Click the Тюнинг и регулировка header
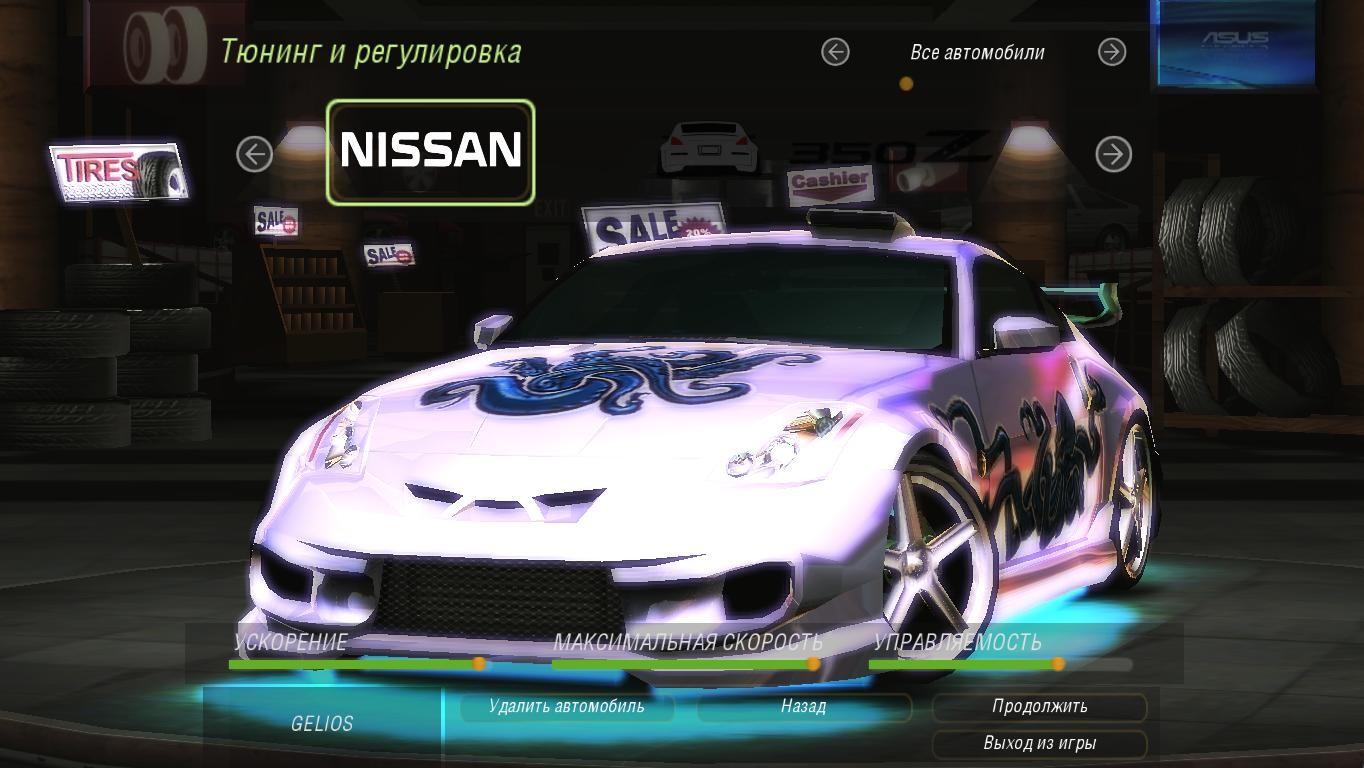 (371, 51)
